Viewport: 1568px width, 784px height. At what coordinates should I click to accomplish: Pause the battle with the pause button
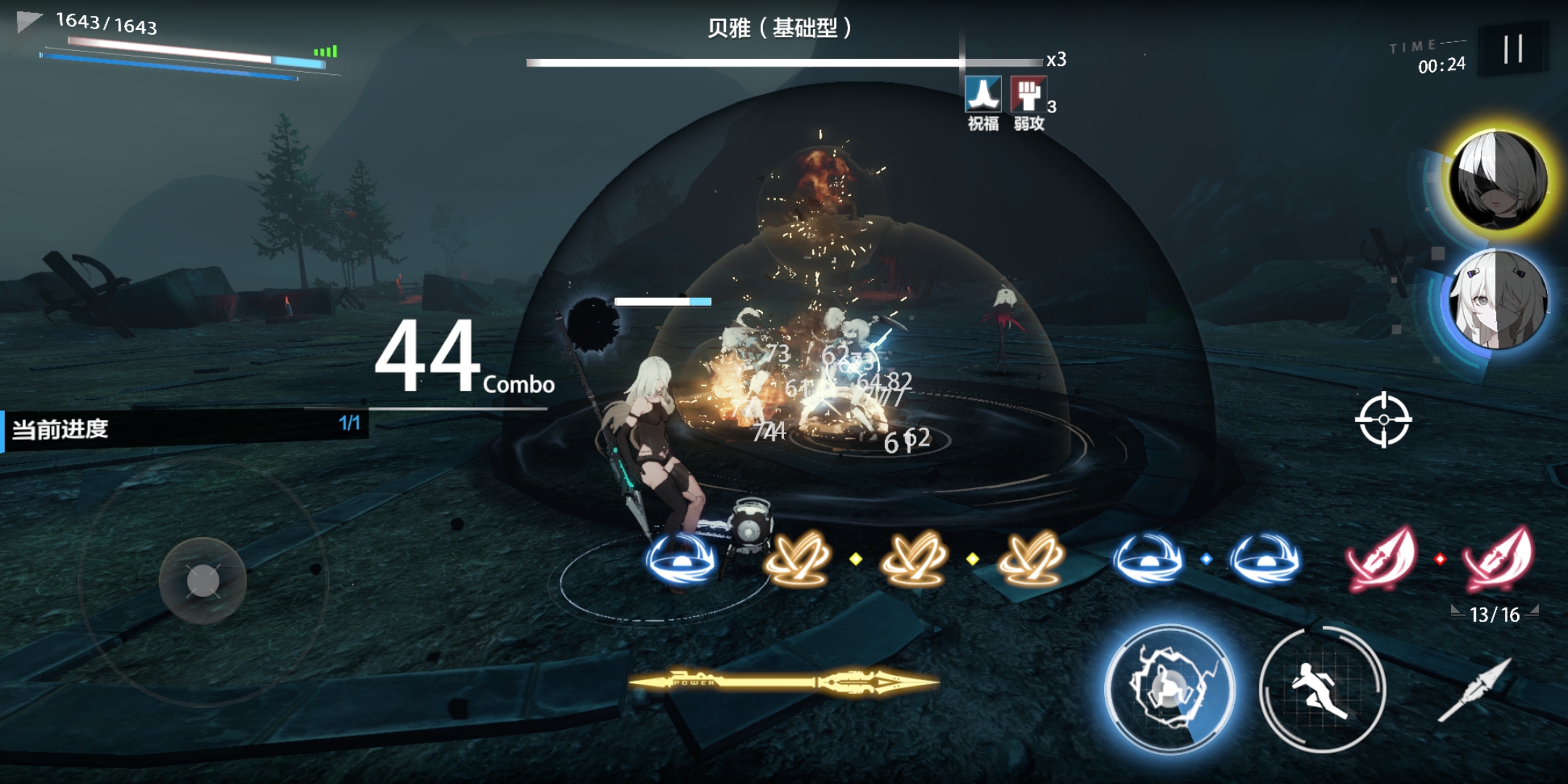coord(1513,49)
